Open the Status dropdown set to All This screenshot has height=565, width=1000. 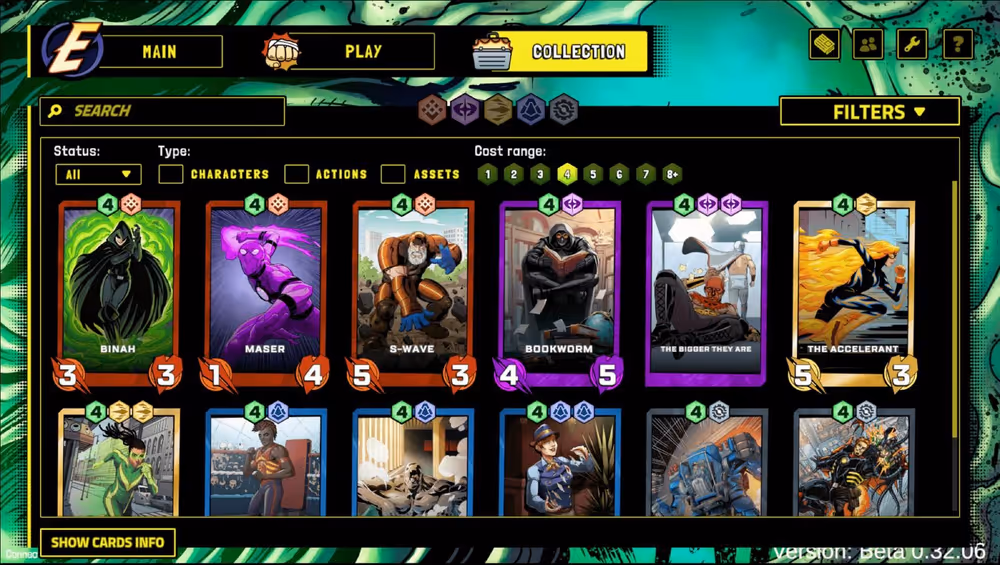coord(98,174)
